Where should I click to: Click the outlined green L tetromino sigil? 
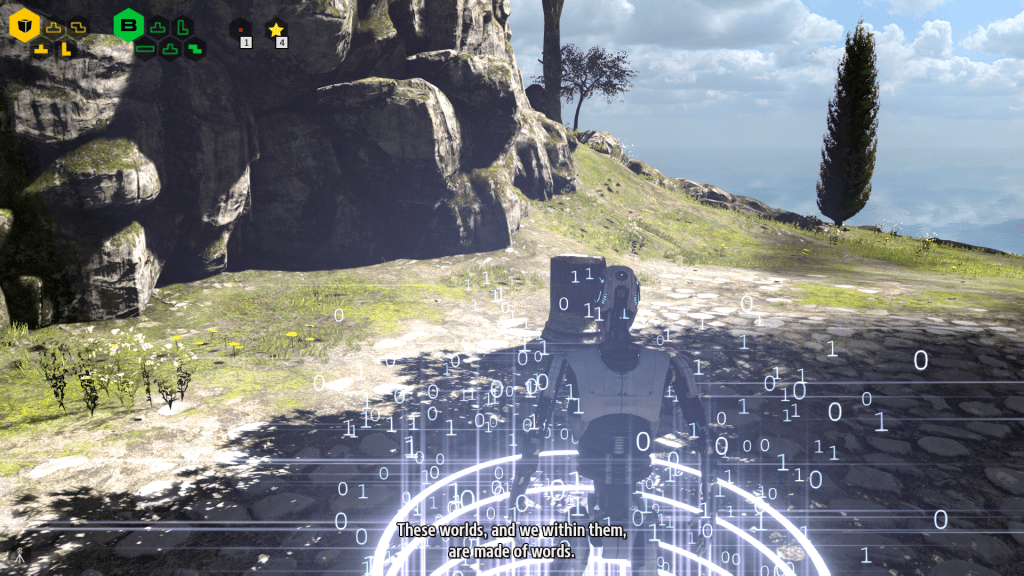(182, 26)
